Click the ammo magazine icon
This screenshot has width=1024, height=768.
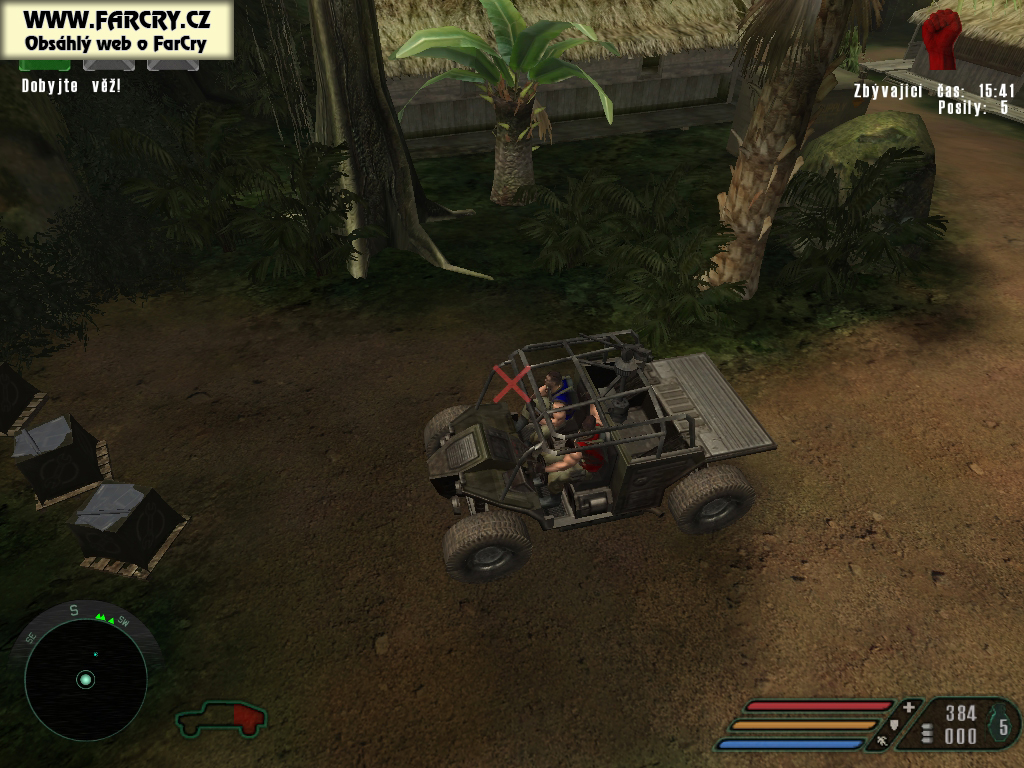926,734
